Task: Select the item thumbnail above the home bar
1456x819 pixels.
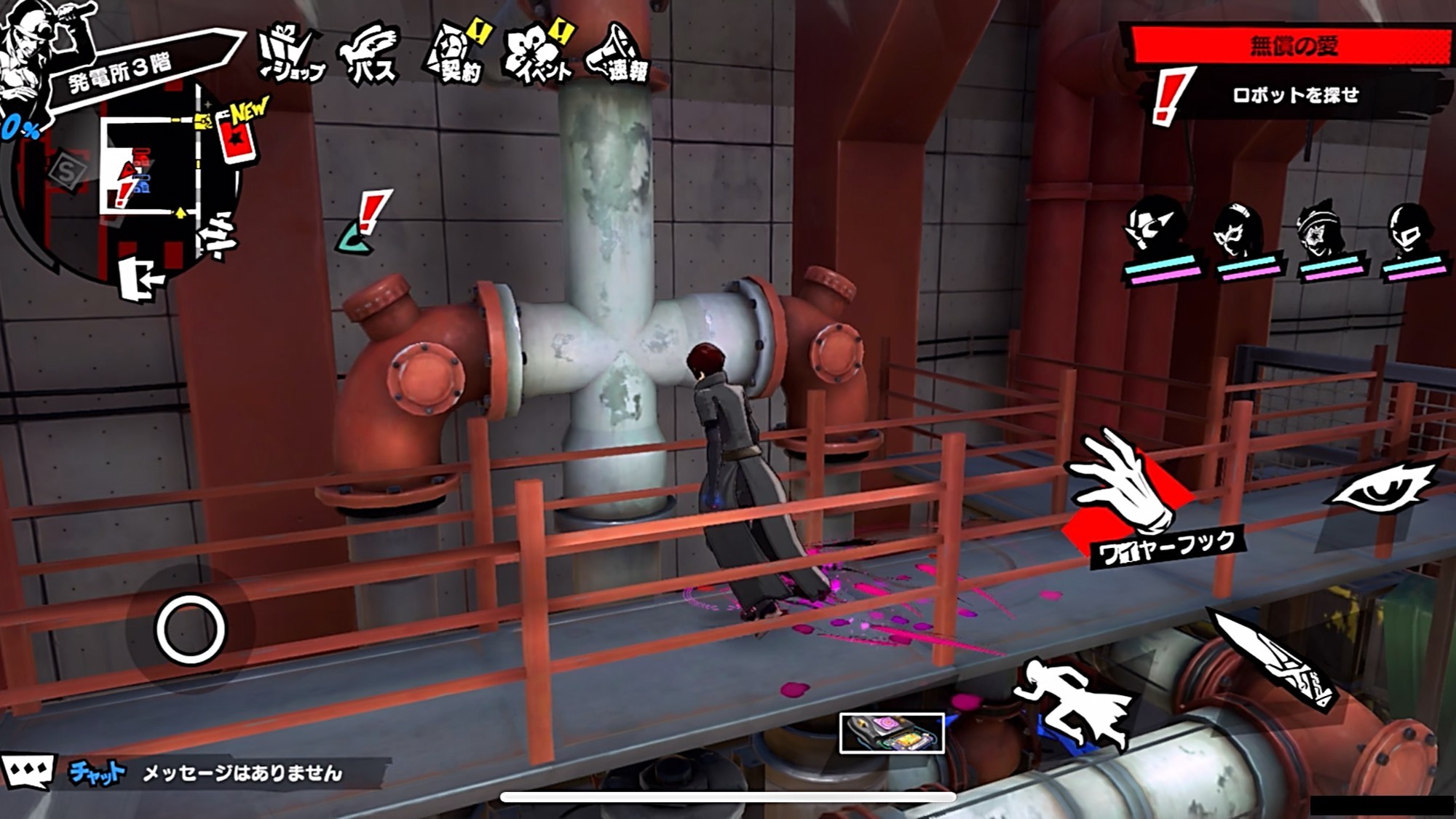Action: pos(892,732)
